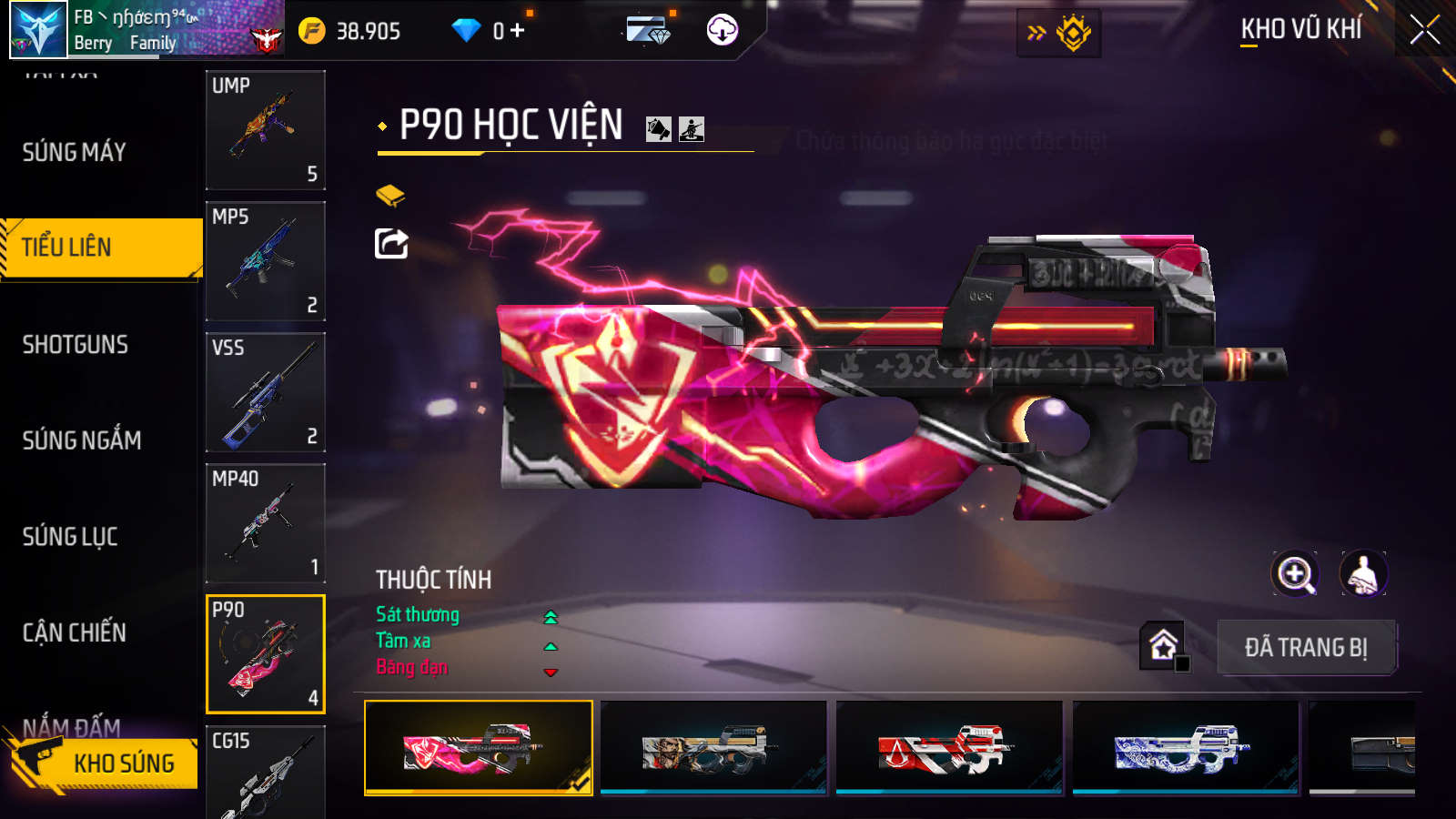
Task: Zoom in with the magnifier icon
Action: [x=1295, y=574]
